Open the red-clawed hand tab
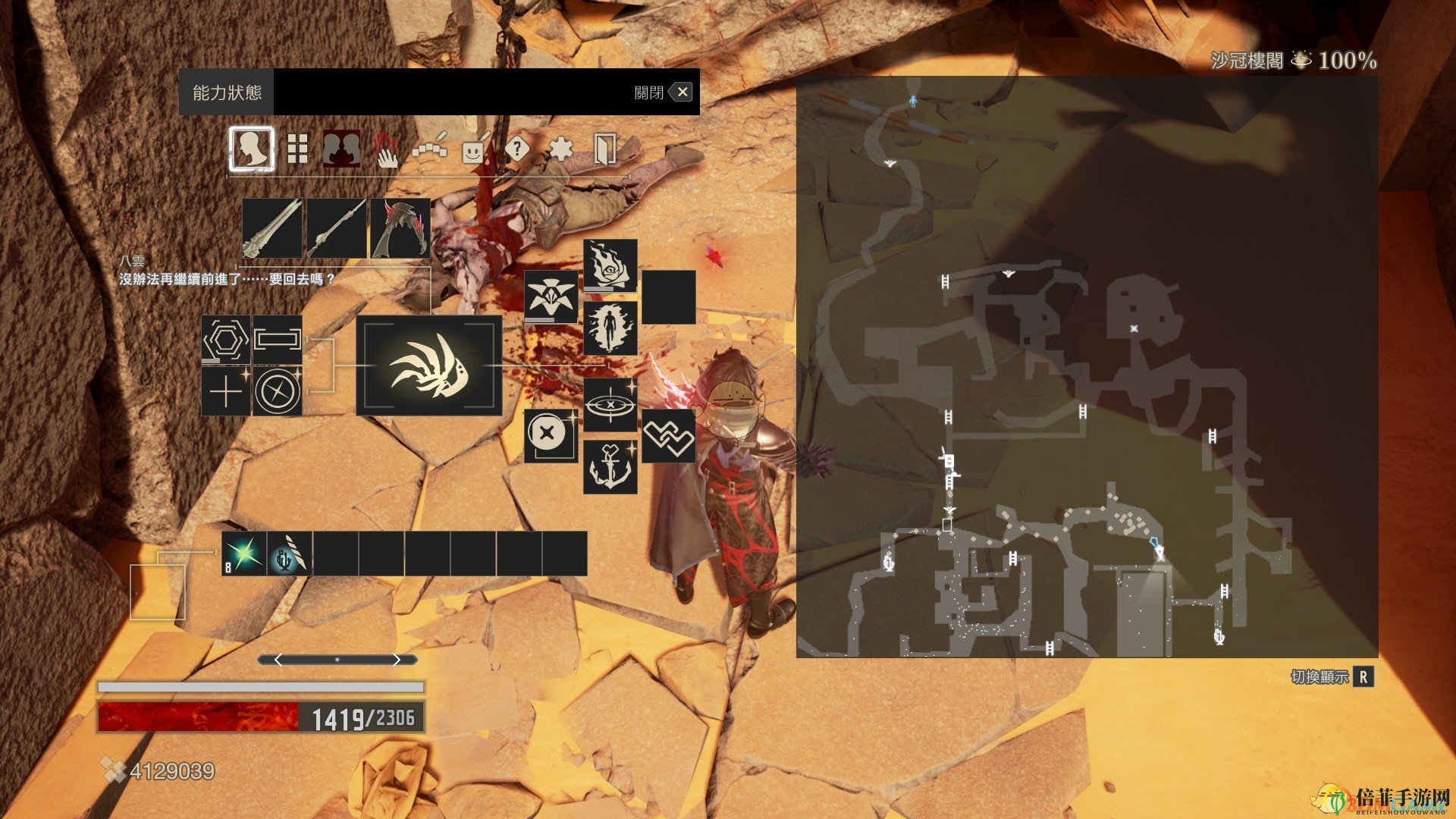The image size is (1456, 819). (x=386, y=149)
